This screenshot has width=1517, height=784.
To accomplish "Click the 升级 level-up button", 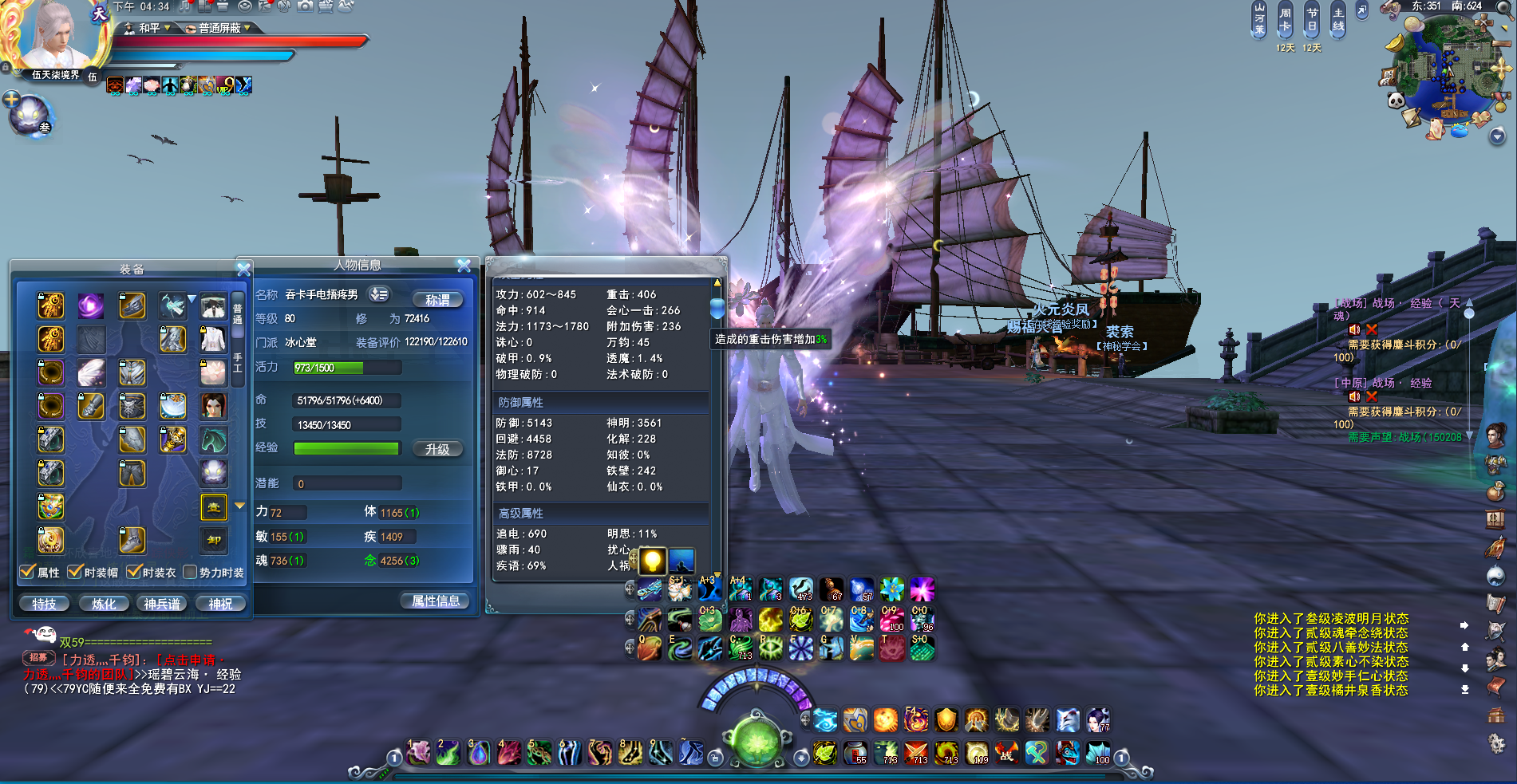I will click(437, 449).
